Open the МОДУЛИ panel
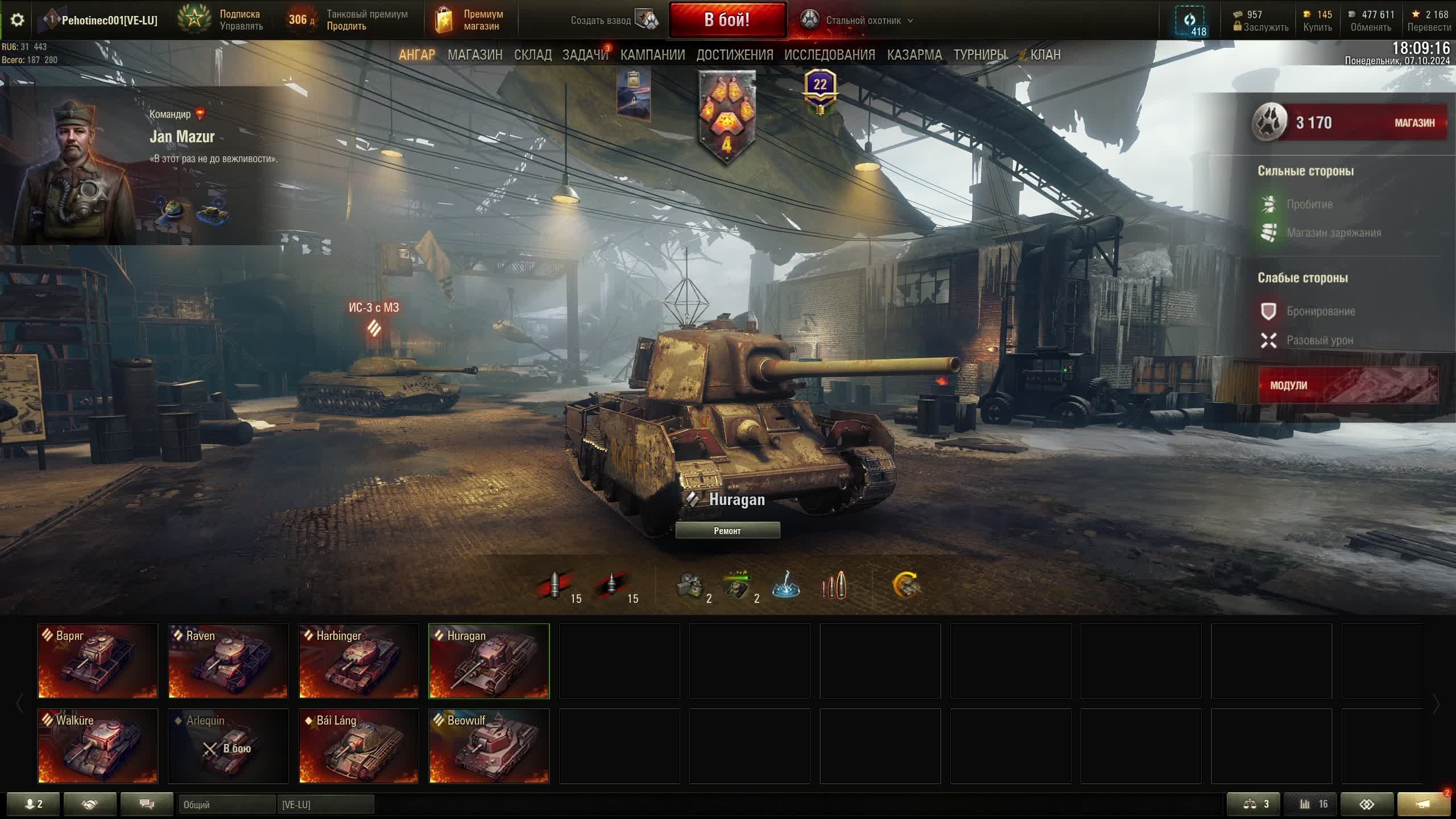This screenshot has width=1456, height=819. pos(1348,385)
